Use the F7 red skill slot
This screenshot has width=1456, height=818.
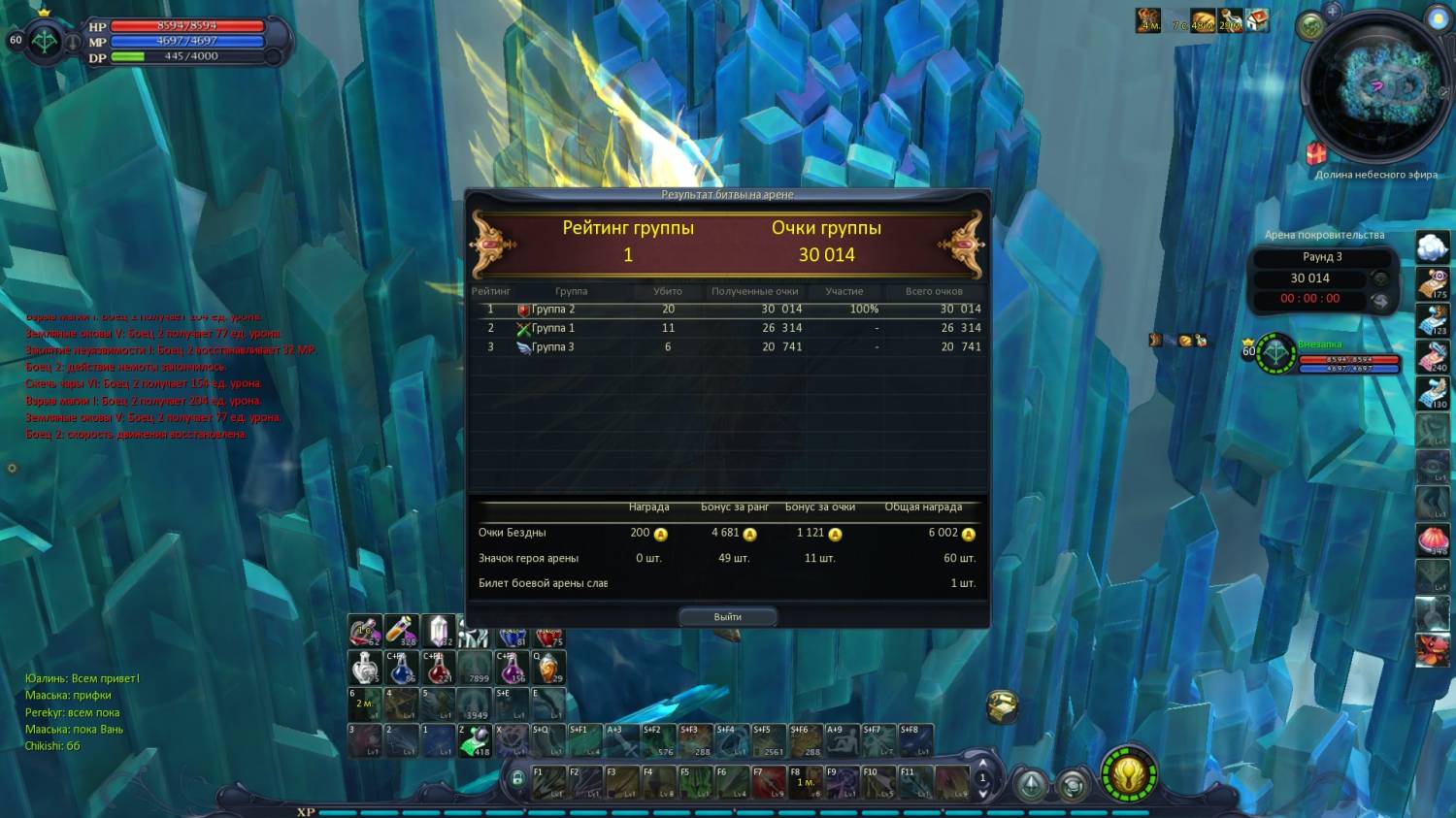click(769, 781)
